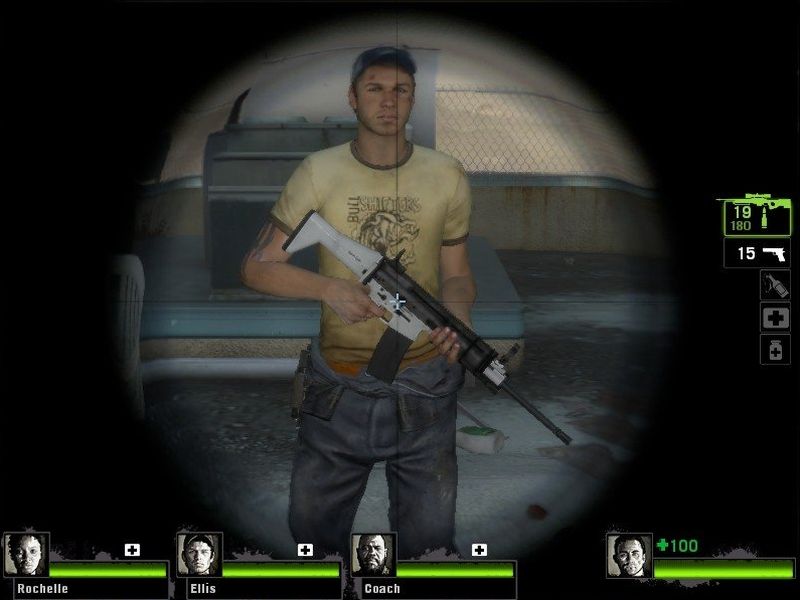
Task: Select Ellis's teammate portrait
Action: 198,554
